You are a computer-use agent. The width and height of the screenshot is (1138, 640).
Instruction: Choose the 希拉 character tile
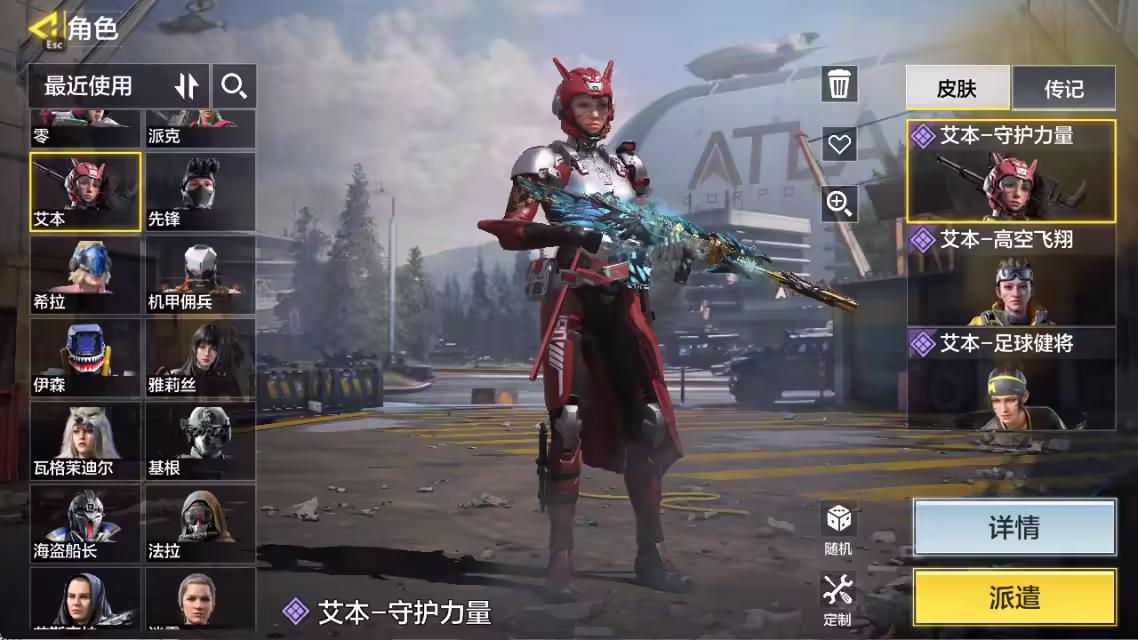(85, 276)
